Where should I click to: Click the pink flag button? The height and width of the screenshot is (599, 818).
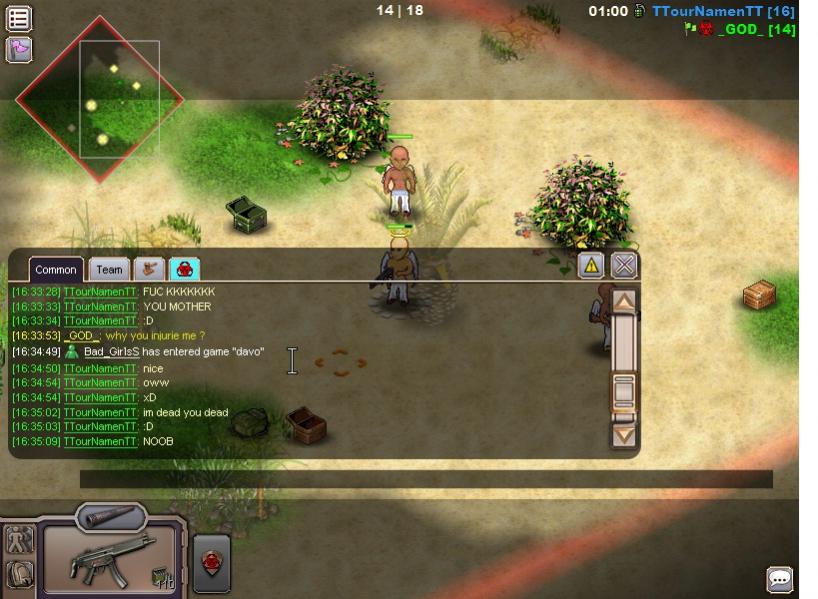[19, 49]
